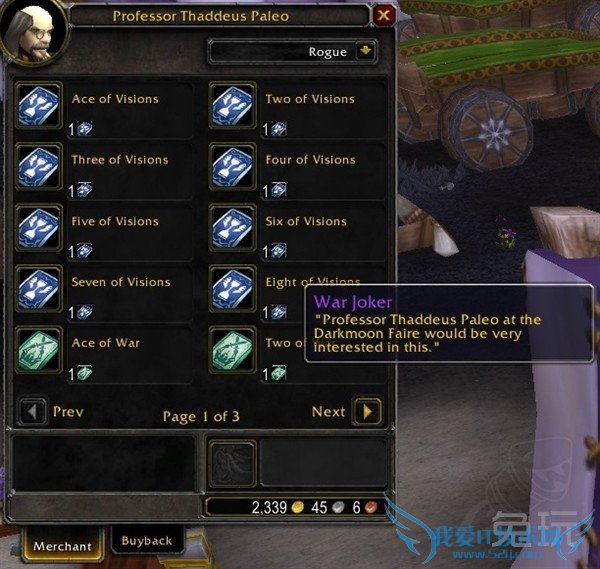Open the Rogue class filter dropdown
This screenshot has height=569, width=600.
[366, 52]
